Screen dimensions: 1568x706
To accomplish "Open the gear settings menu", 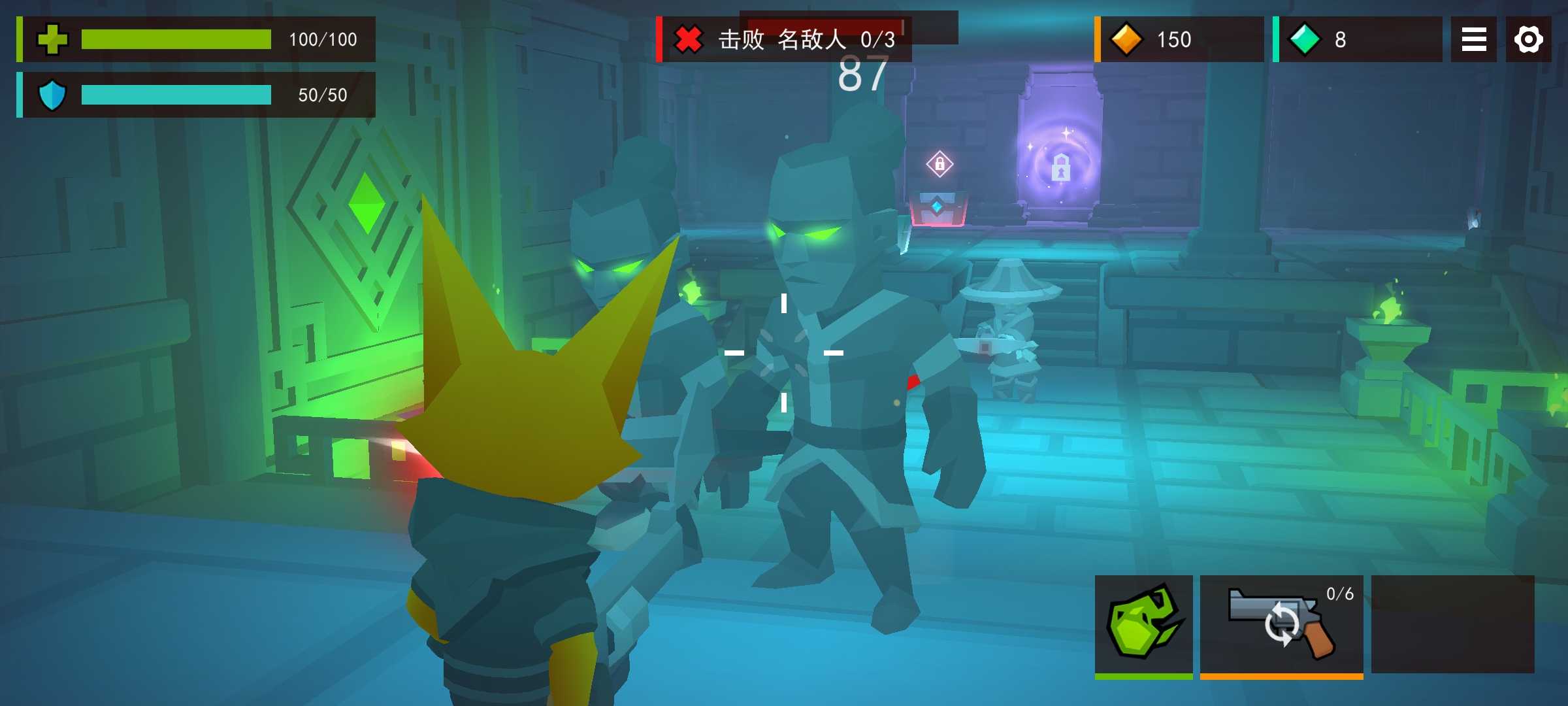I will (1528, 39).
